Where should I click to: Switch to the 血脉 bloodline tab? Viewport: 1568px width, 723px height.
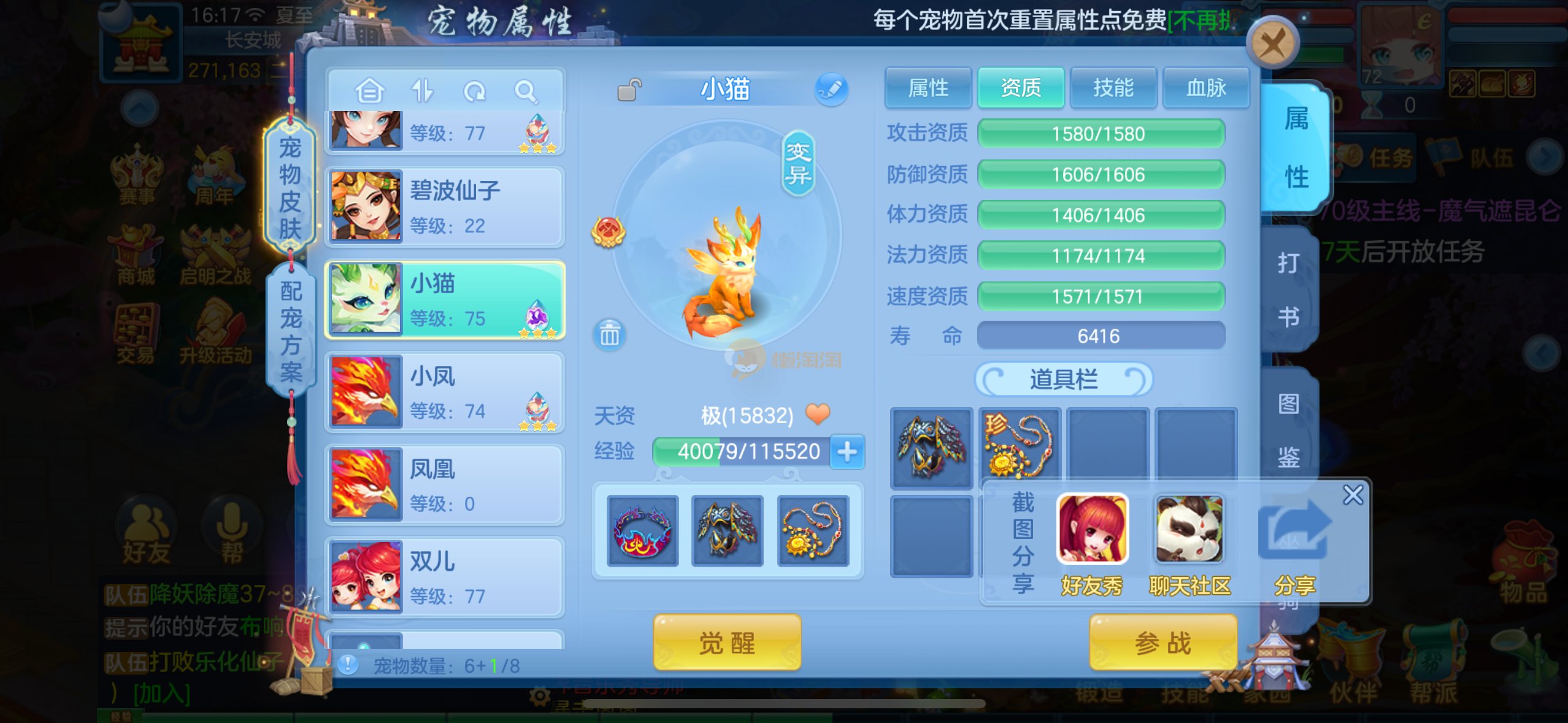point(1205,88)
